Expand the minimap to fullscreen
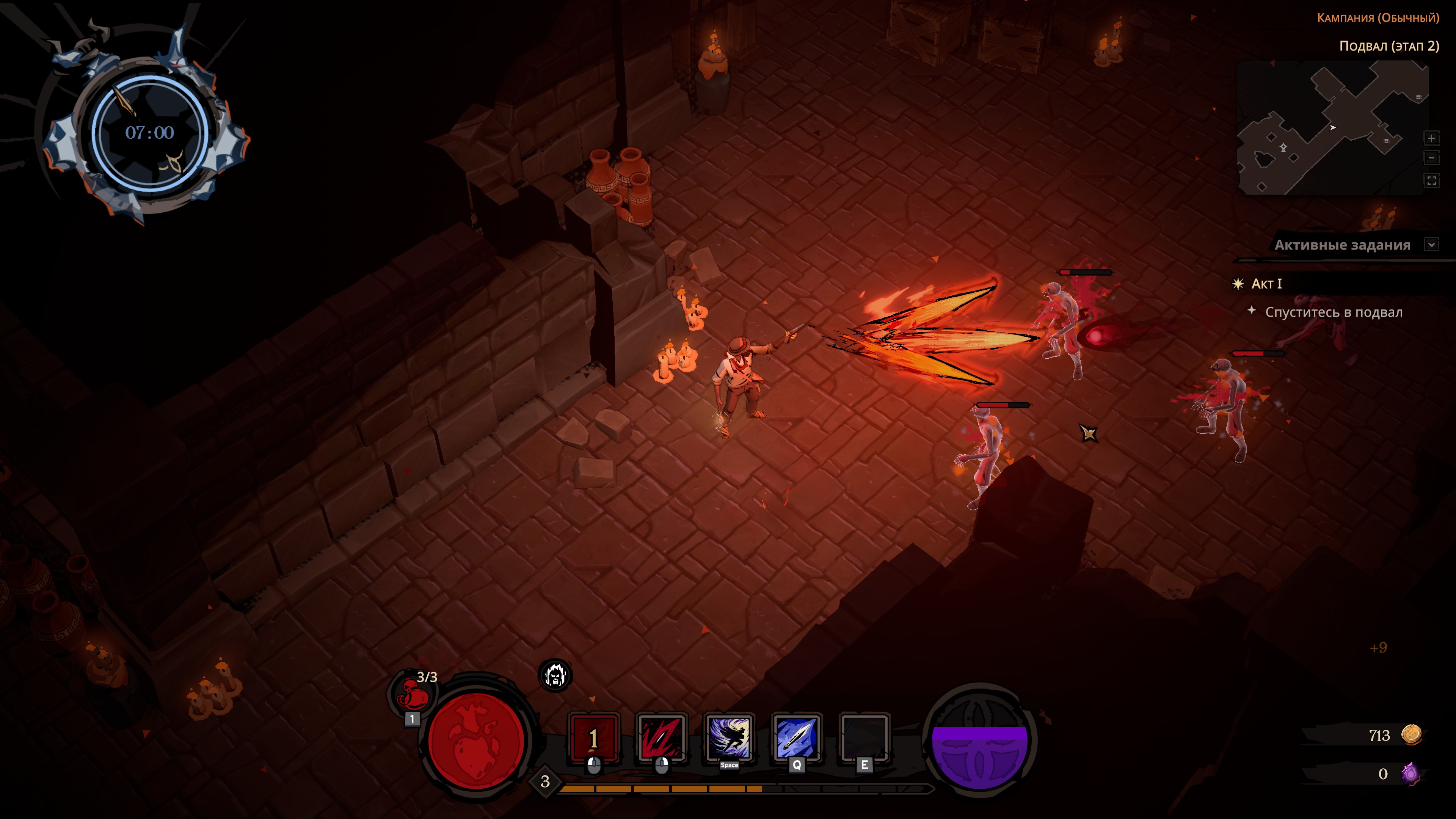This screenshot has height=819, width=1456. (x=1431, y=181)
